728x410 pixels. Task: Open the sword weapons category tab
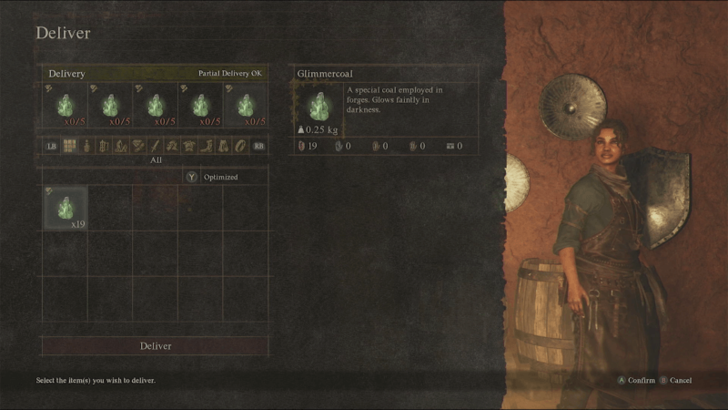[155, 146]
